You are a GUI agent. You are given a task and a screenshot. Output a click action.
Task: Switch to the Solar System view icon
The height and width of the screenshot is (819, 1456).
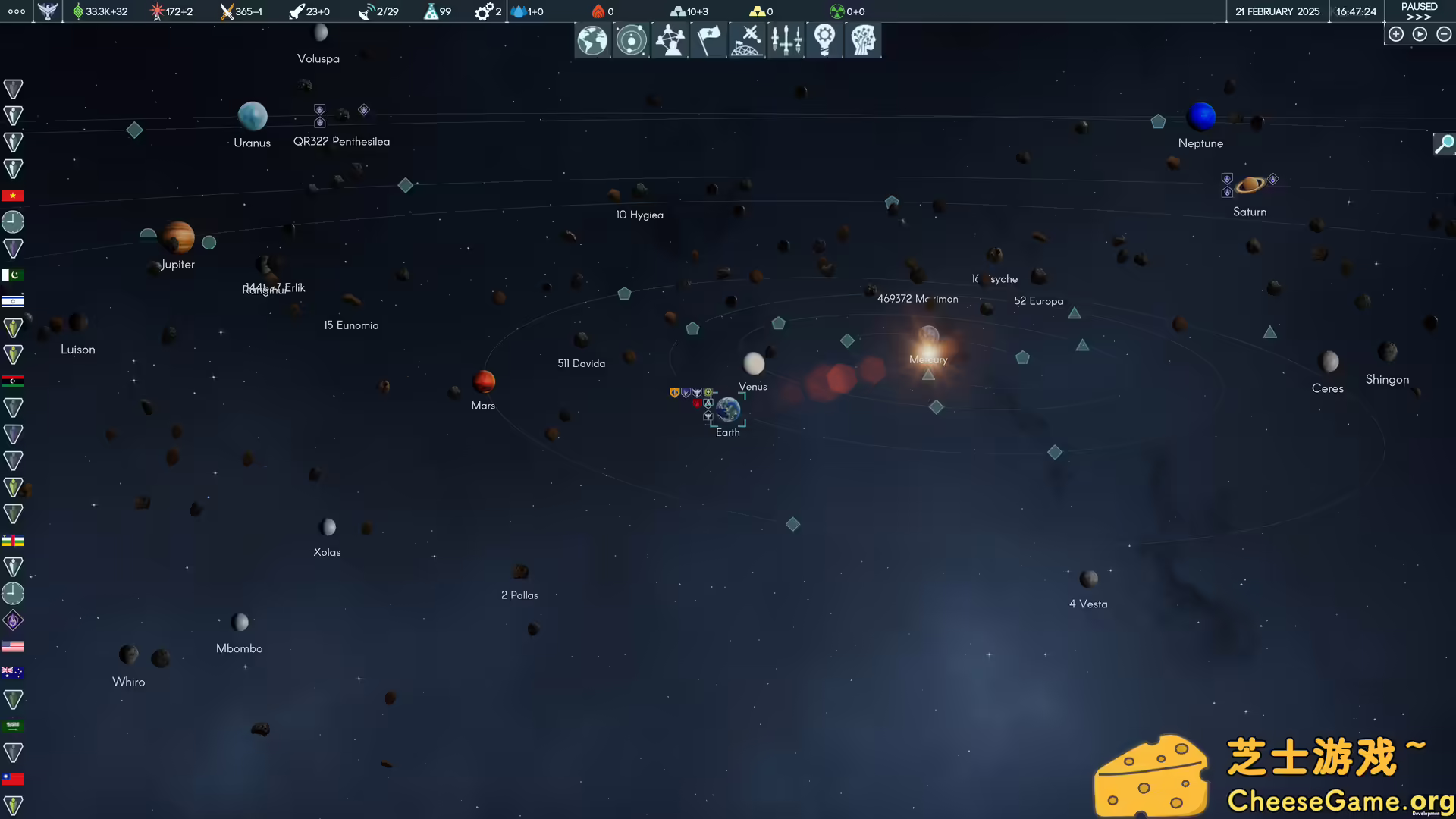pyautogui.click(x=631, y=40)
